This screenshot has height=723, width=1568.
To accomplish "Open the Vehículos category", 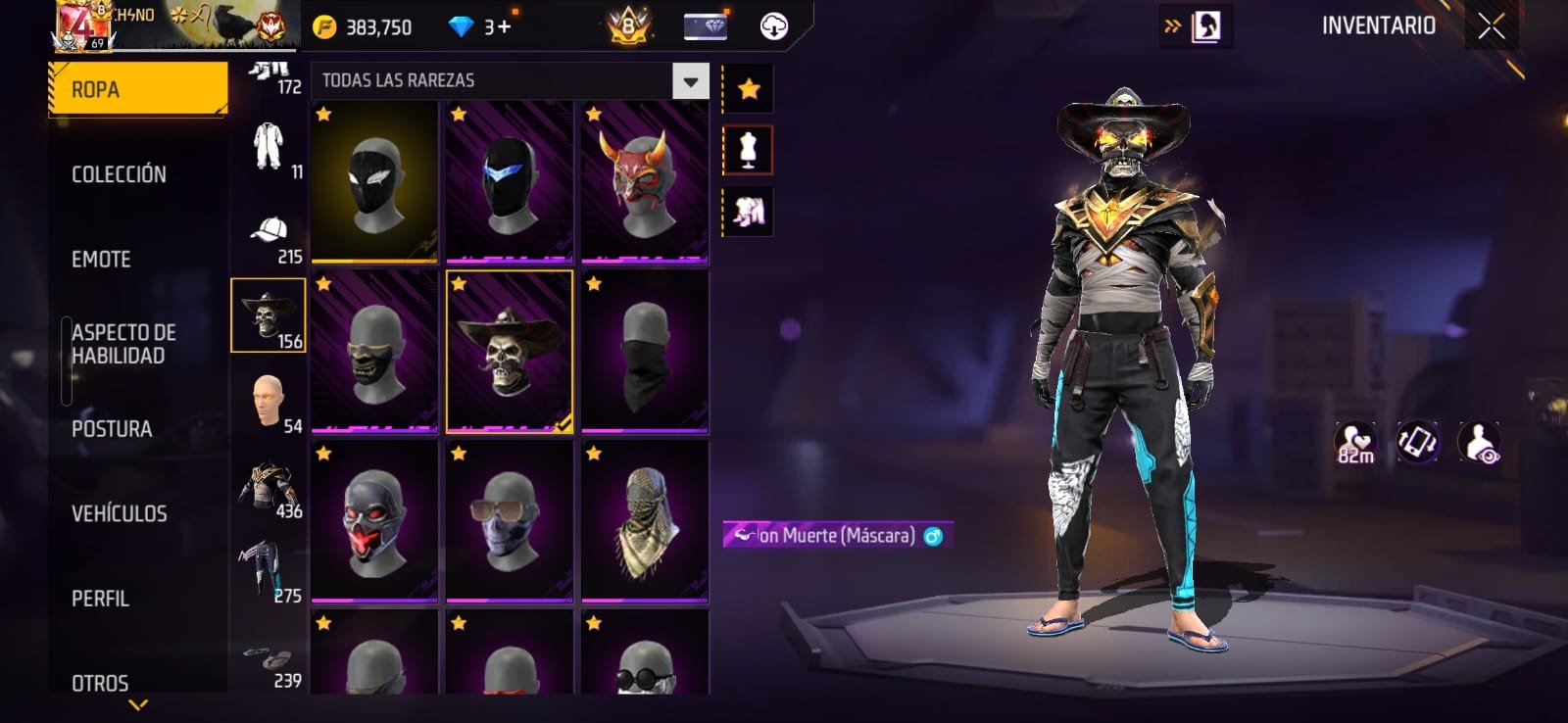I will (119, 513).
